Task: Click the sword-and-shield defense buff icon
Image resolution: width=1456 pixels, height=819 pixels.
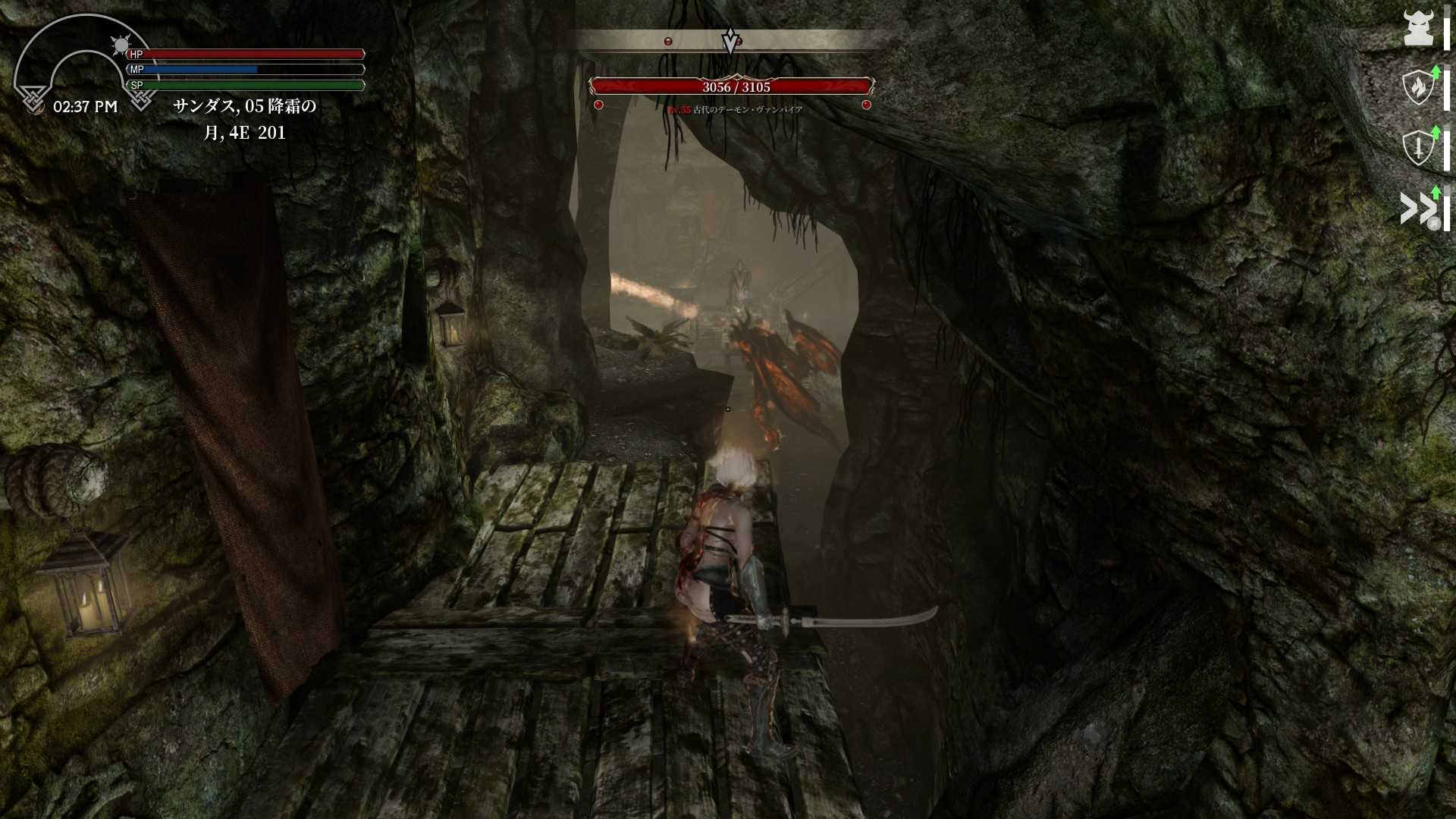Action: click(1417, 146)
